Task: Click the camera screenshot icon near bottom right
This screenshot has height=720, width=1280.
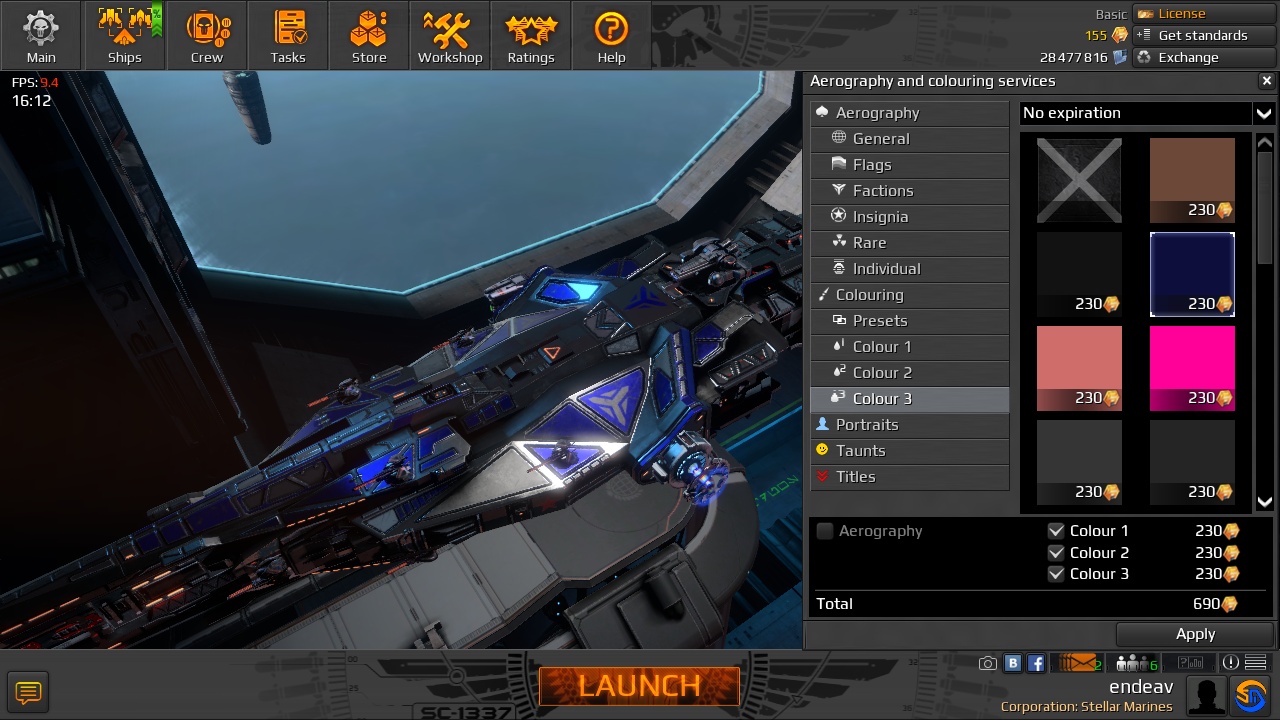Action: tap(987, 662)
